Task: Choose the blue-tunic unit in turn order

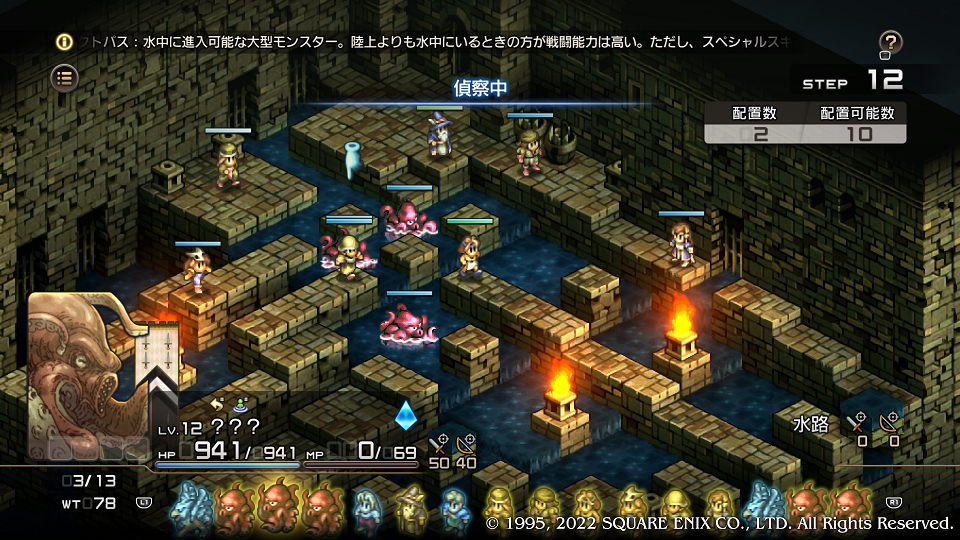Action: (455, 507)
